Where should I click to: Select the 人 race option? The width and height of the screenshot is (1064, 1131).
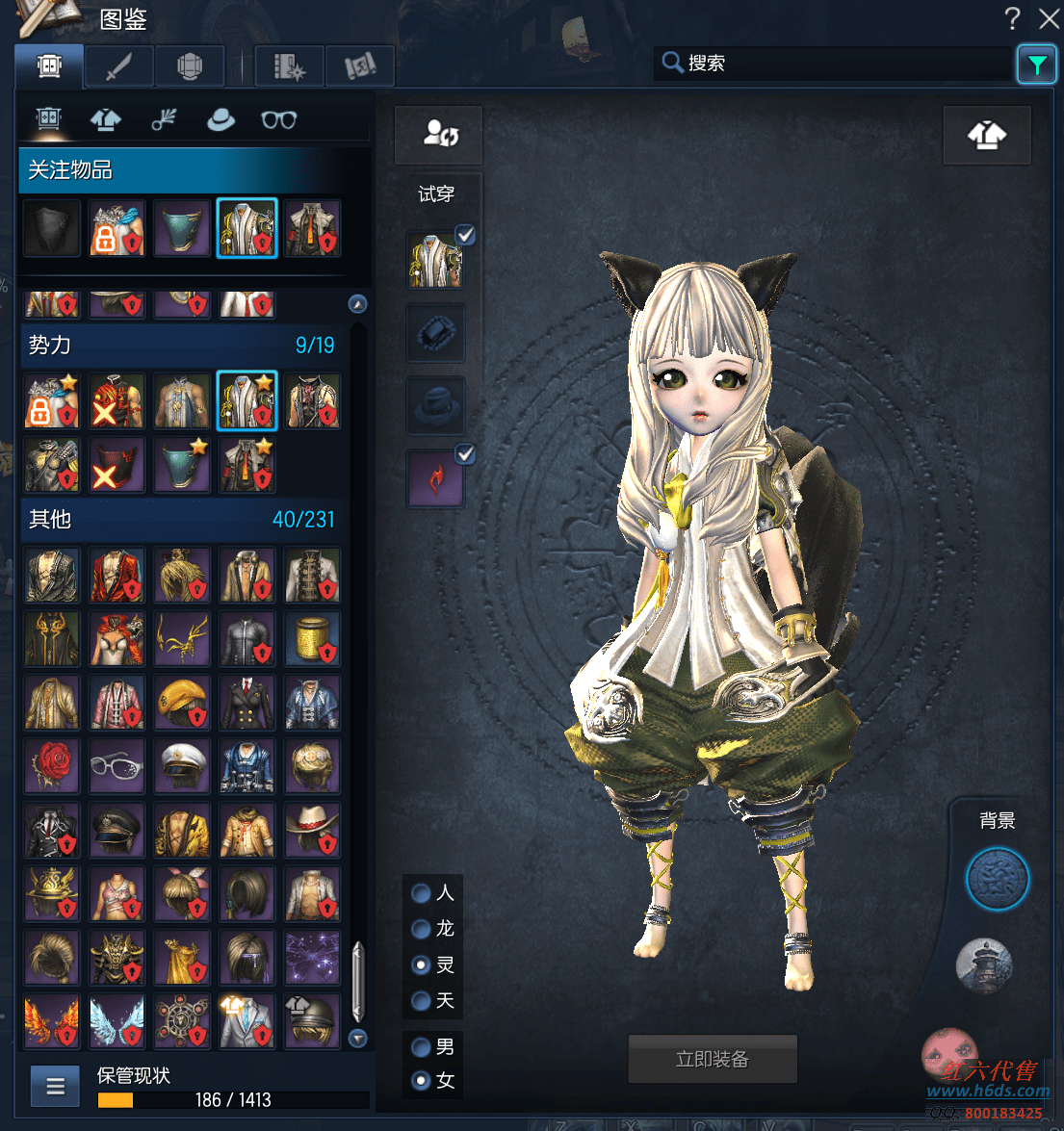tap(422, 893)
